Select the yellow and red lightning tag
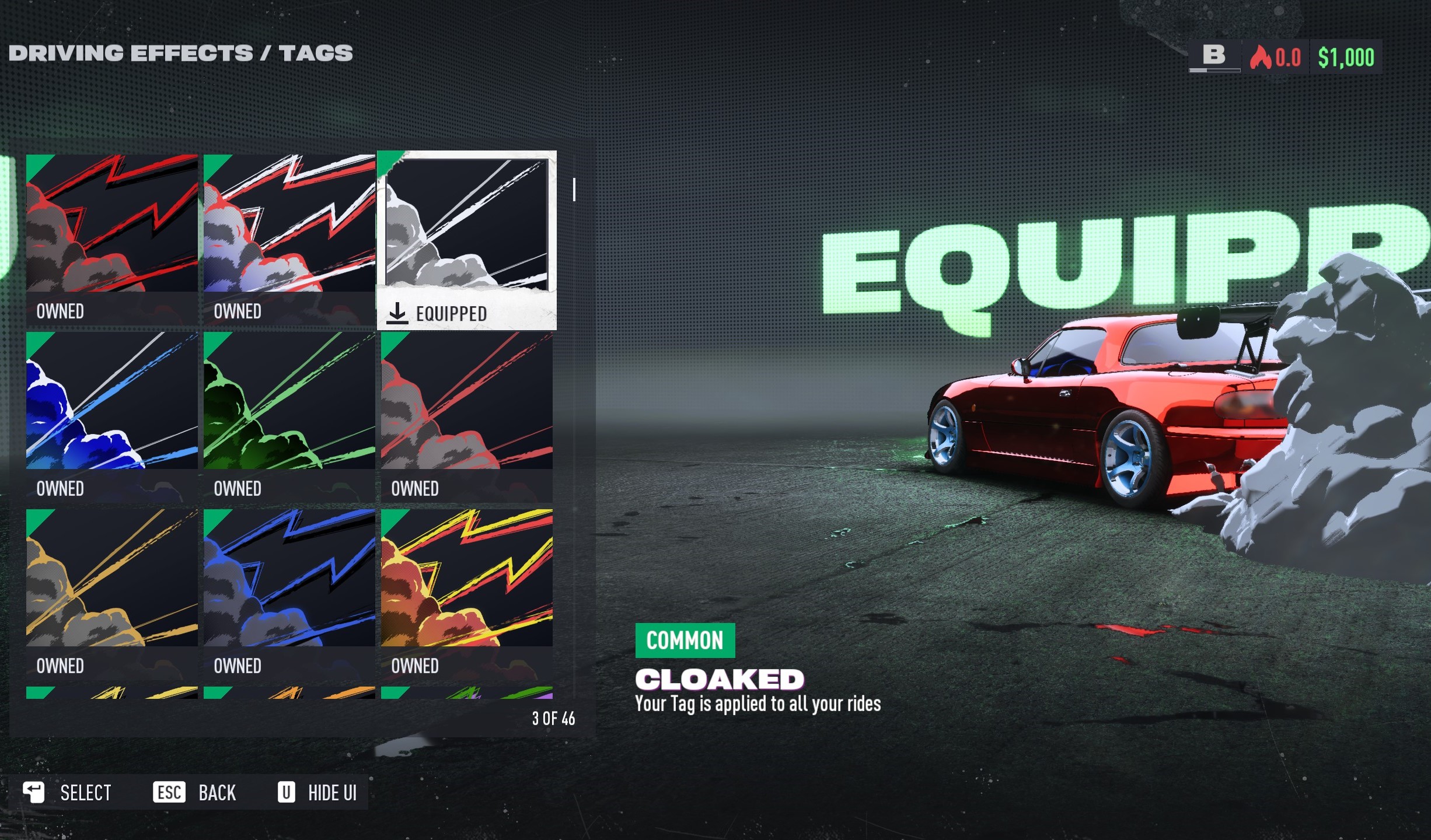The height and width of the screenshot is (840, 1431). (466, 580)
